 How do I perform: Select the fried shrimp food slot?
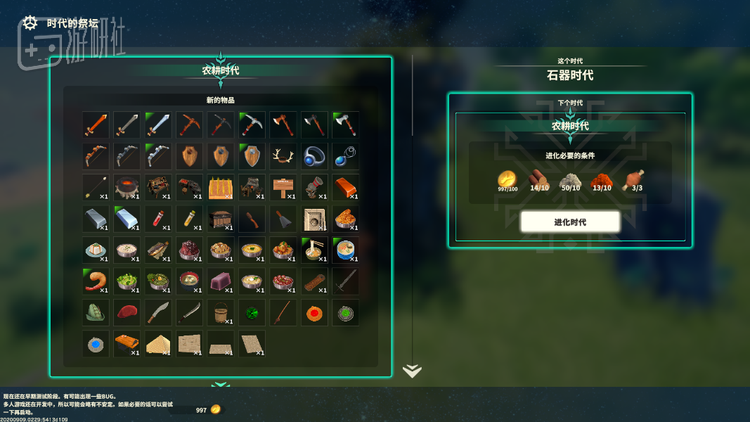95,280
